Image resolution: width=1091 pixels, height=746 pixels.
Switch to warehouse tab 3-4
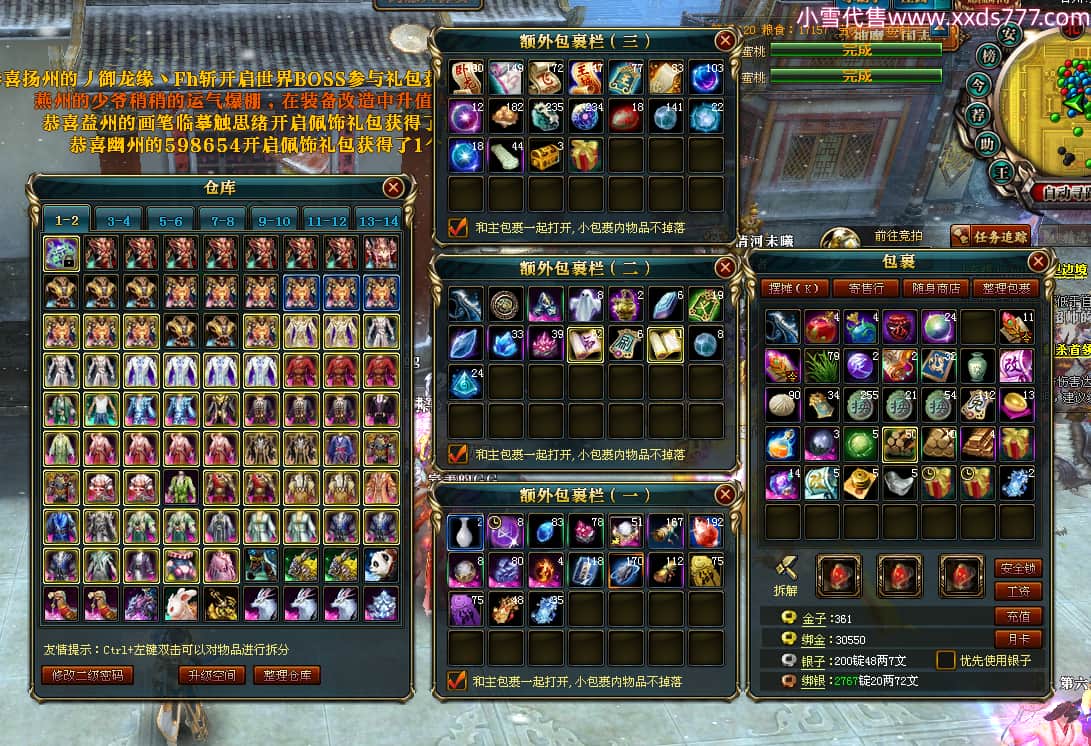tap(119, 220)
